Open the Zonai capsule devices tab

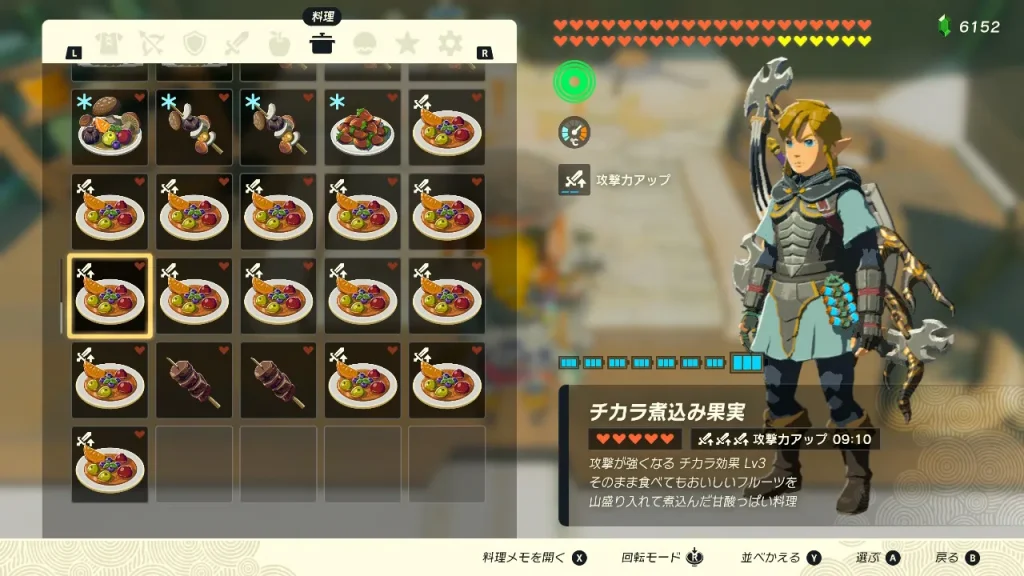[365, 43]
